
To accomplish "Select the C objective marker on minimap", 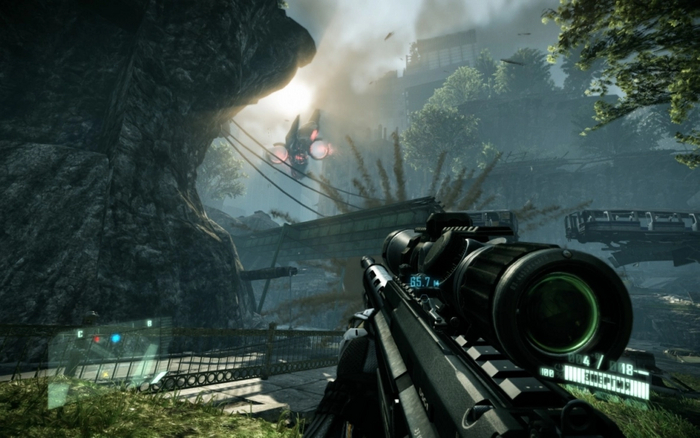I will [x=80, y=333].
